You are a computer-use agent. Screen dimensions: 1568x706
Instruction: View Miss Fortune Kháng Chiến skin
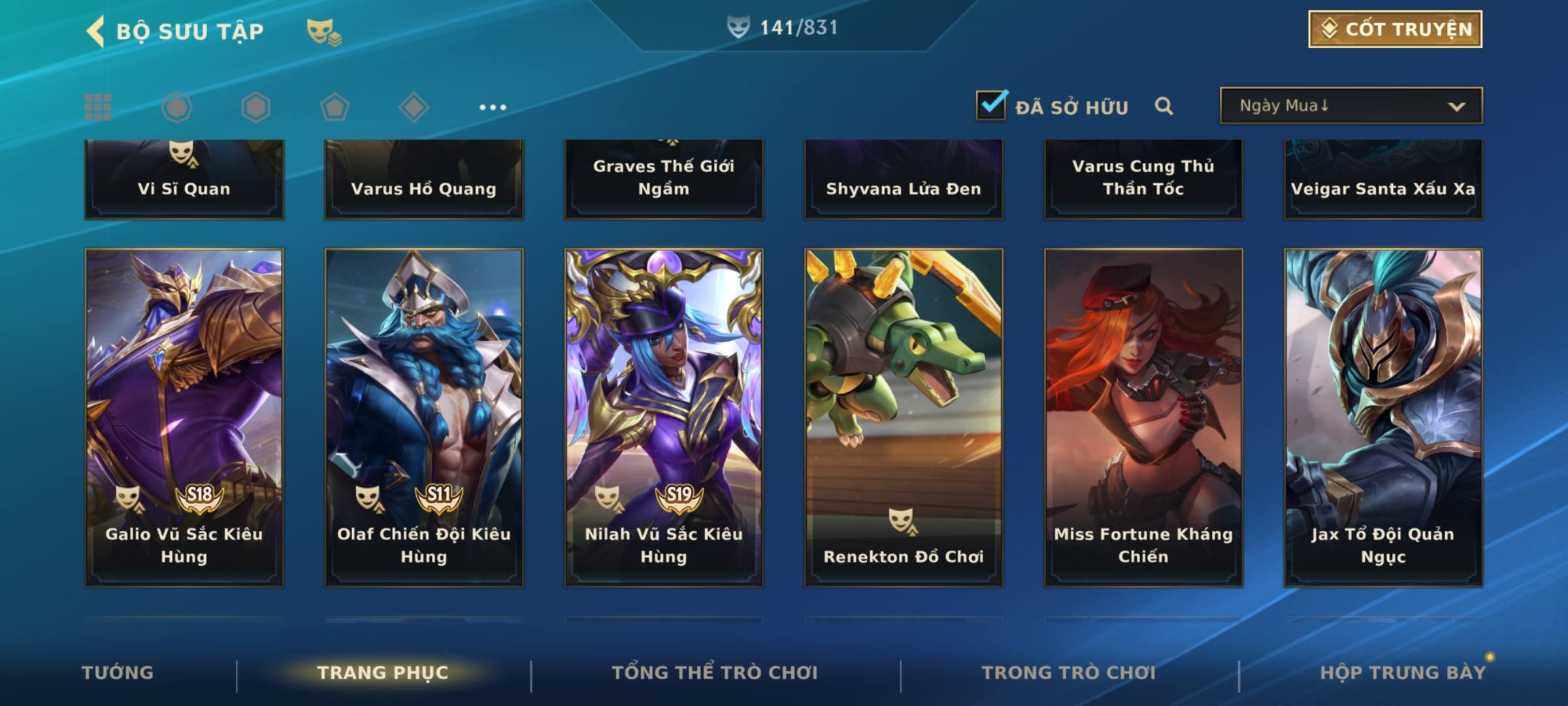point(1143,416)
